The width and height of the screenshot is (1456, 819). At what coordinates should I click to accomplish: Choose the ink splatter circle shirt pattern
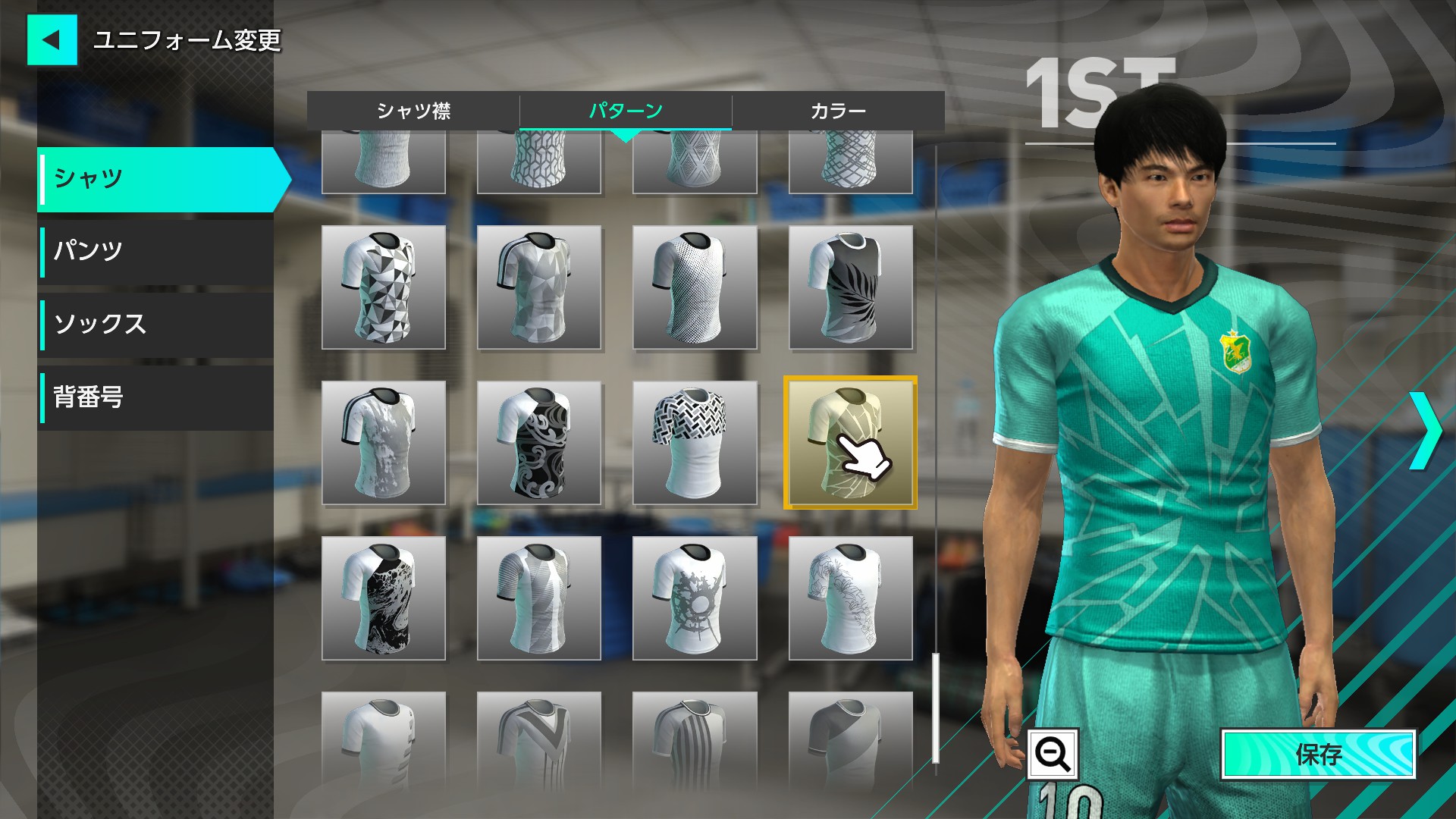click(695, 598)
